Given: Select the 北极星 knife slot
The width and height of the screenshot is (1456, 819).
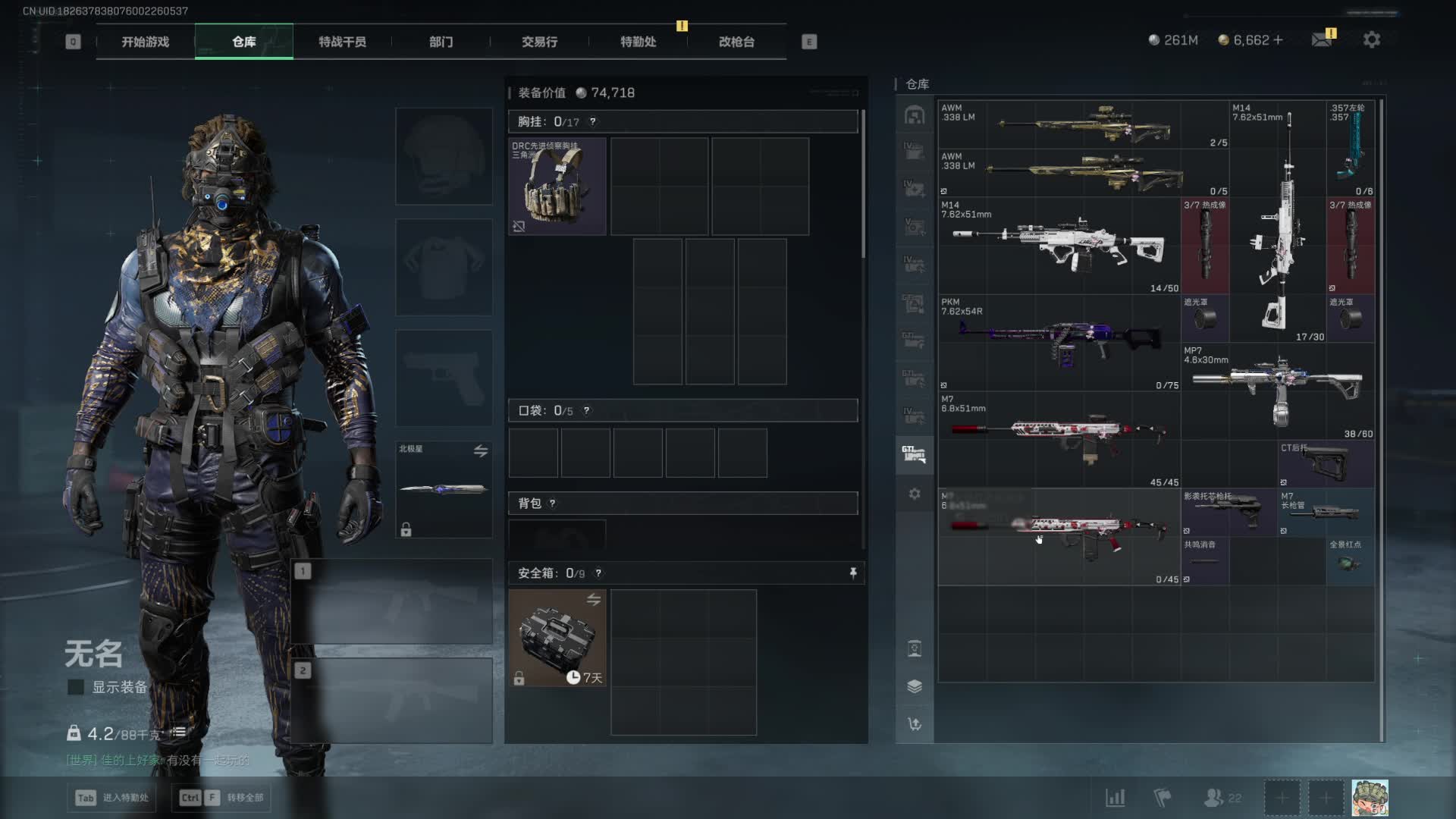Looking at the screenshot, I should click(x=444, y=489).
